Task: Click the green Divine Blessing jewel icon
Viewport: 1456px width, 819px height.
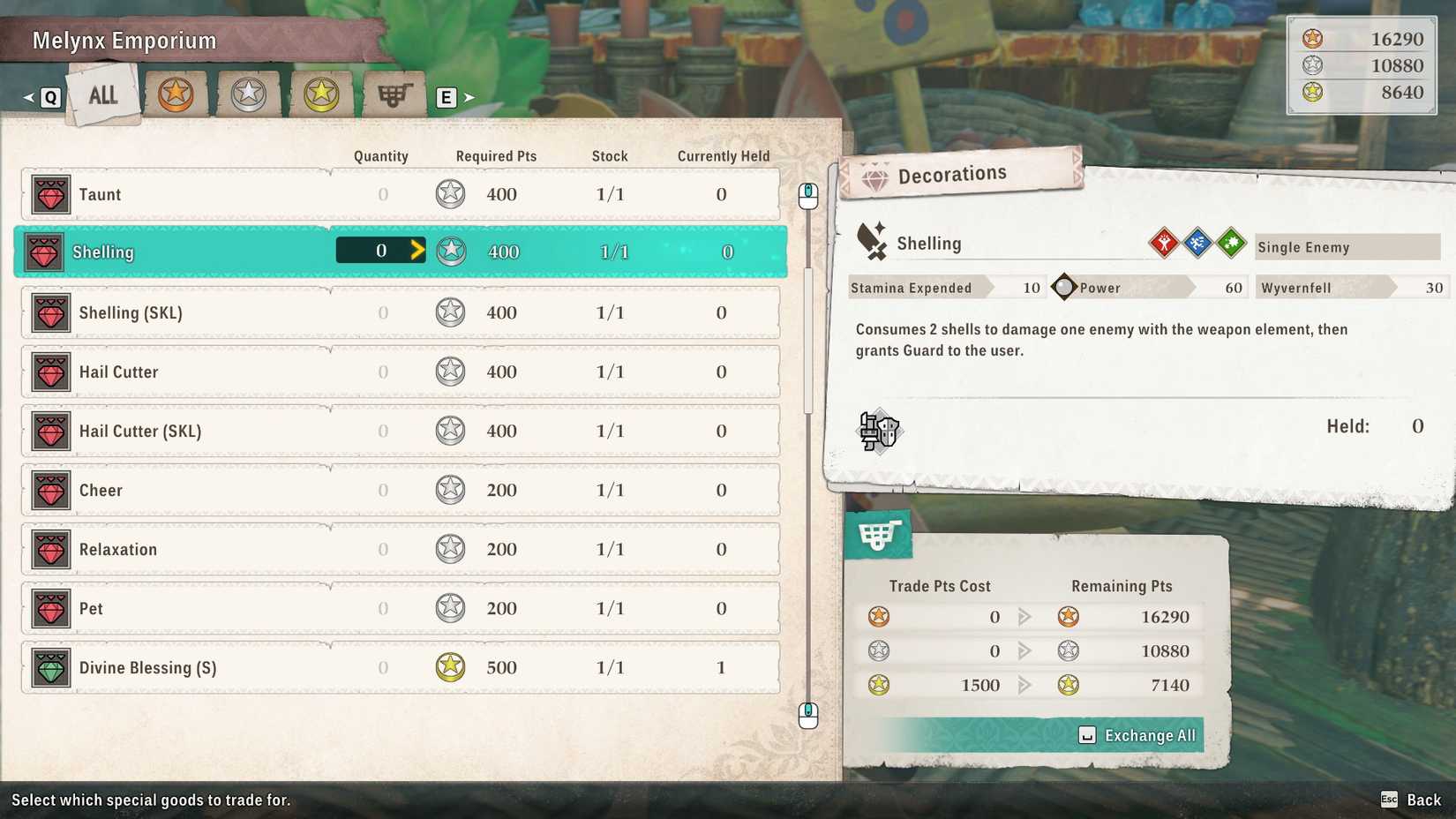Action: [x=50, y=668]
